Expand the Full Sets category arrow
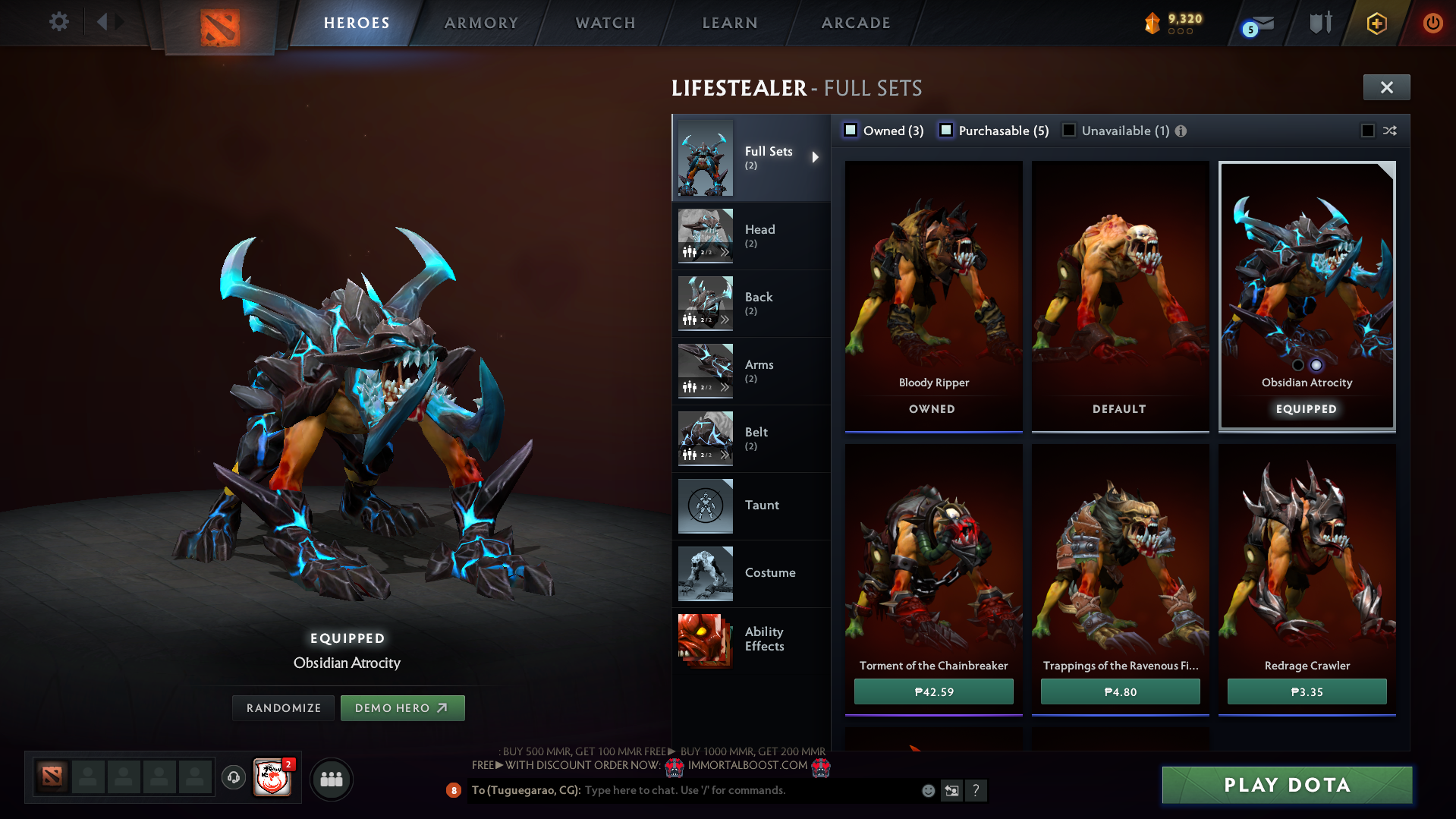 pos(817,158)
